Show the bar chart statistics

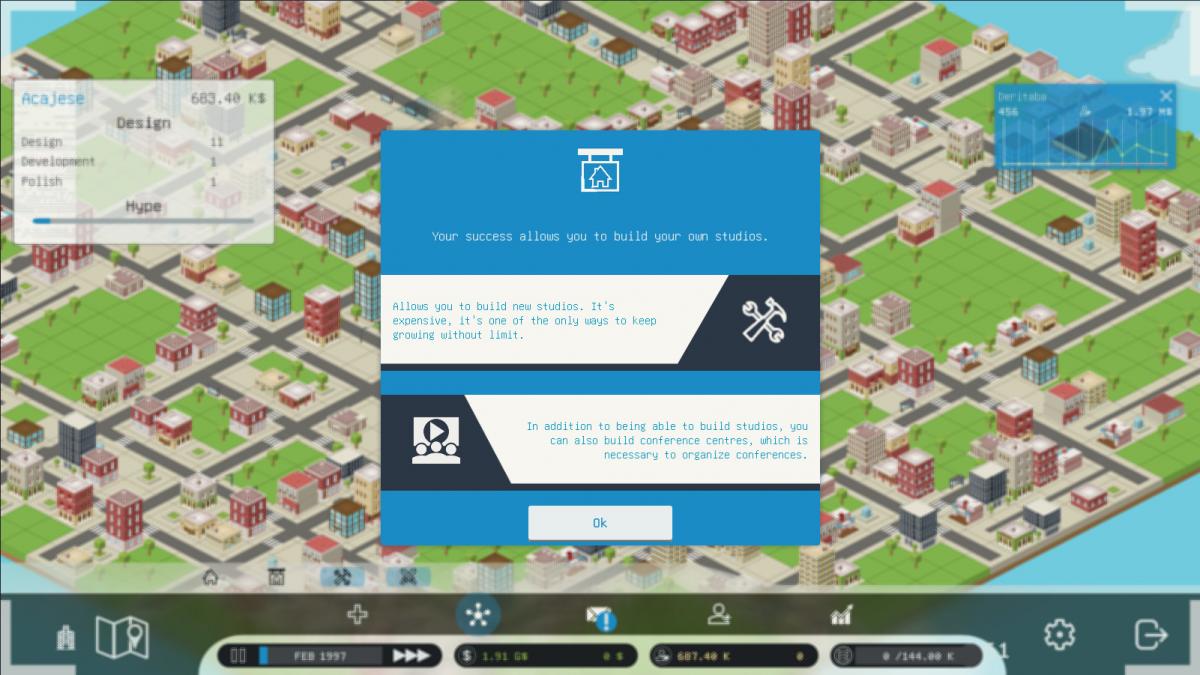pyautogui.click(x=841, y=615)
